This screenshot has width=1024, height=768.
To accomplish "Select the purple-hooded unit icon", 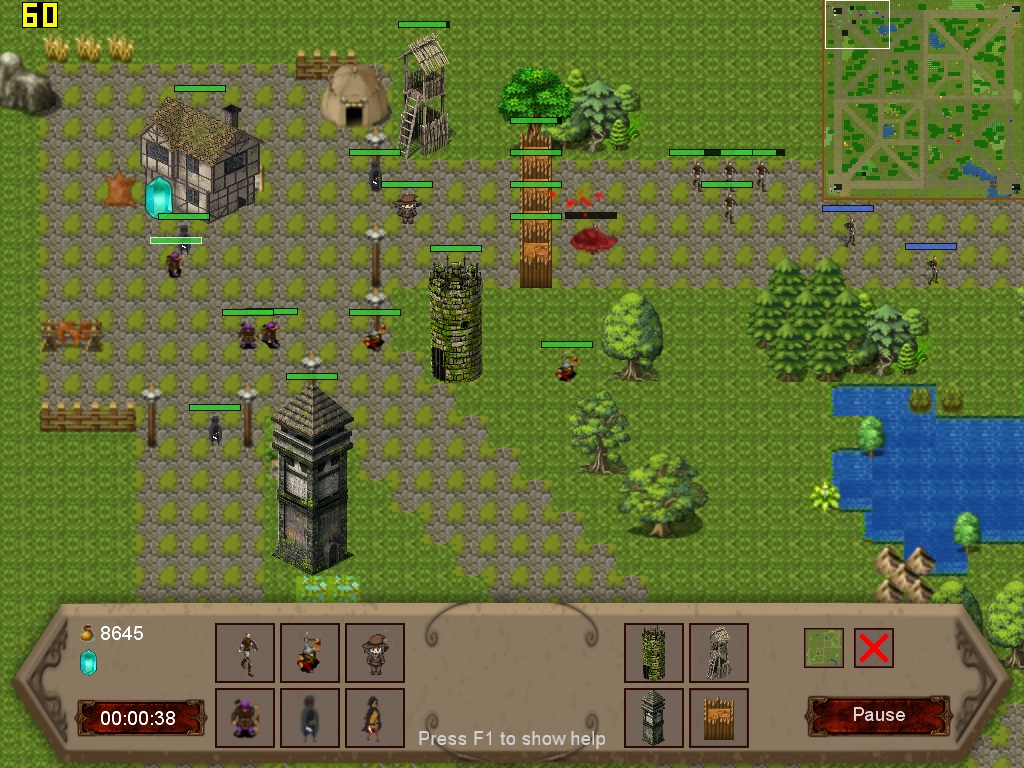I will point(245,718).
